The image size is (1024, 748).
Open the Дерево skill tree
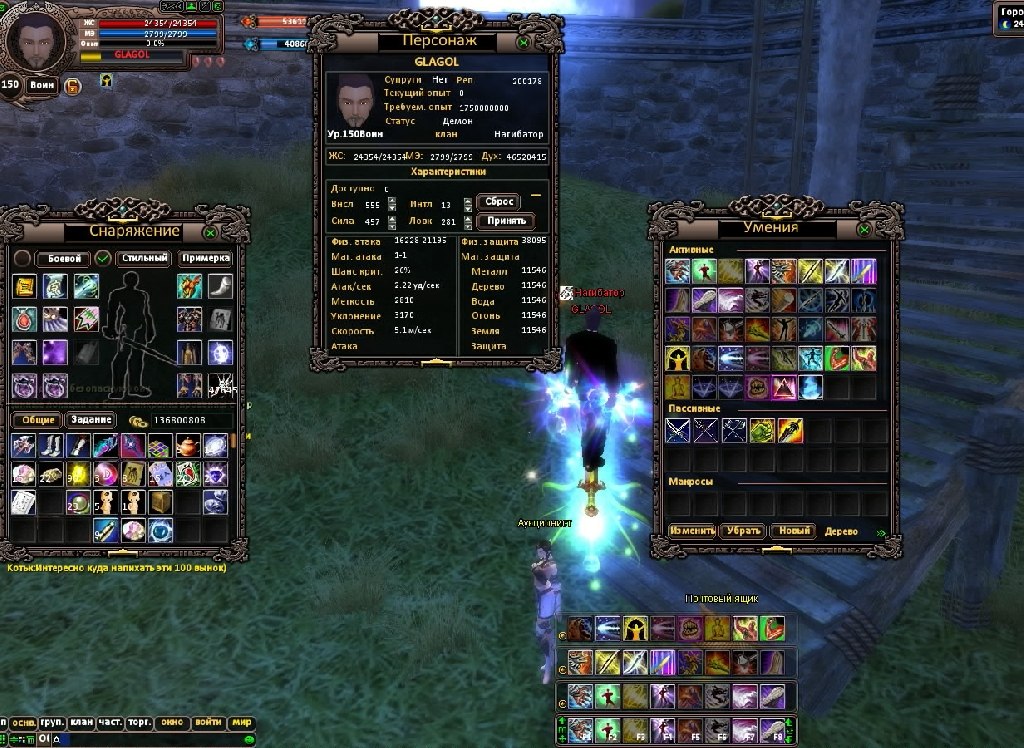842,532
